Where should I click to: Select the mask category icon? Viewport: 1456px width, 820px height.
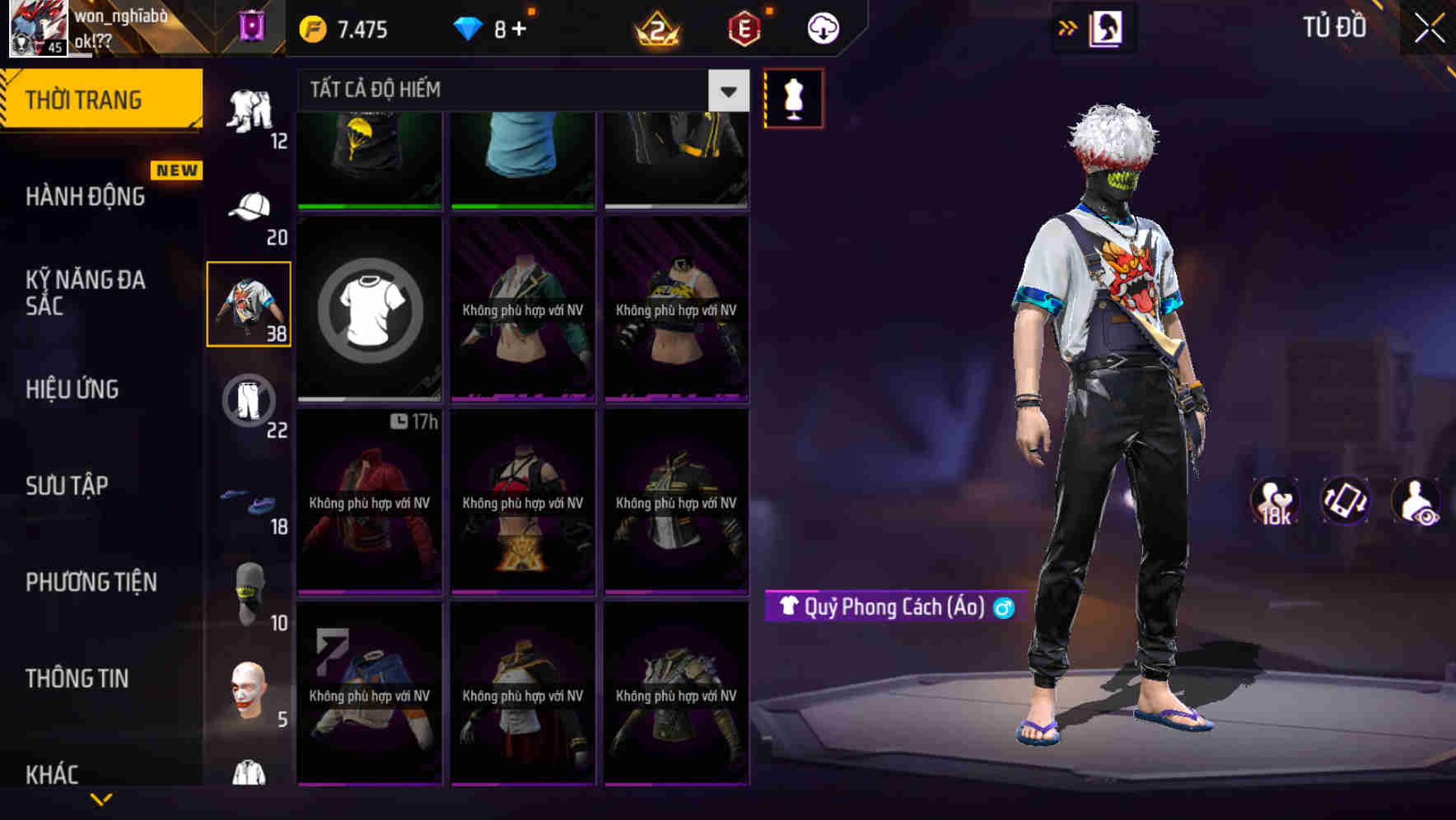click(250, 591)
